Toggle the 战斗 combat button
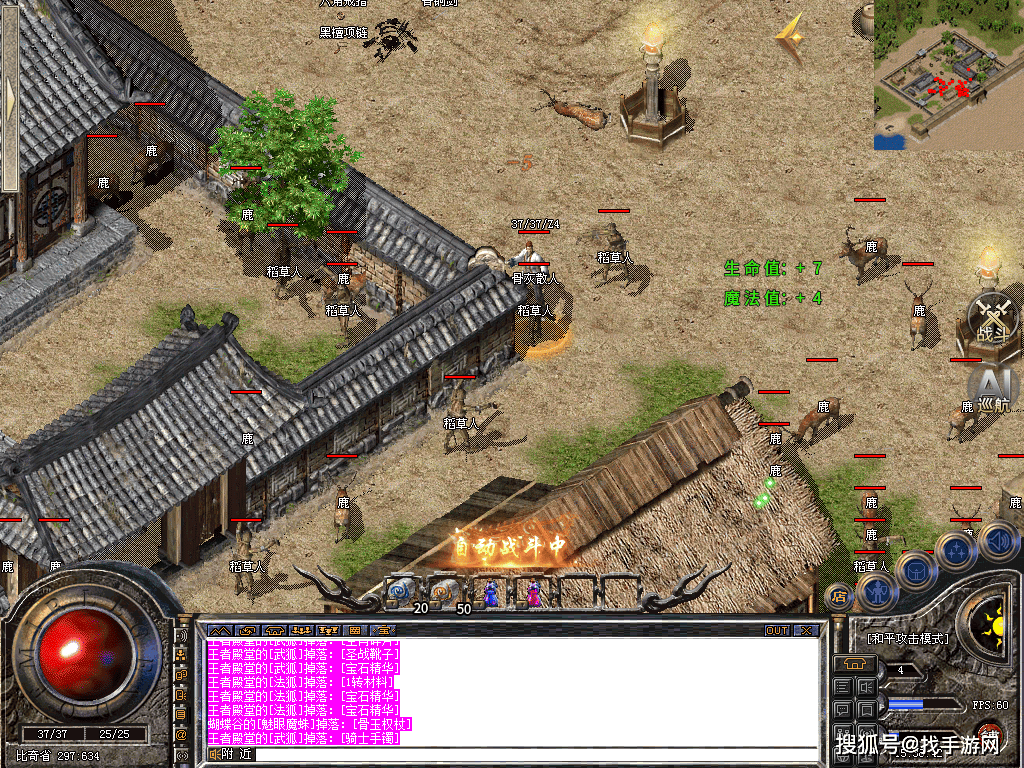Image resolution: width=1024 pixels, height=768 pixels. tap(993, 318)
